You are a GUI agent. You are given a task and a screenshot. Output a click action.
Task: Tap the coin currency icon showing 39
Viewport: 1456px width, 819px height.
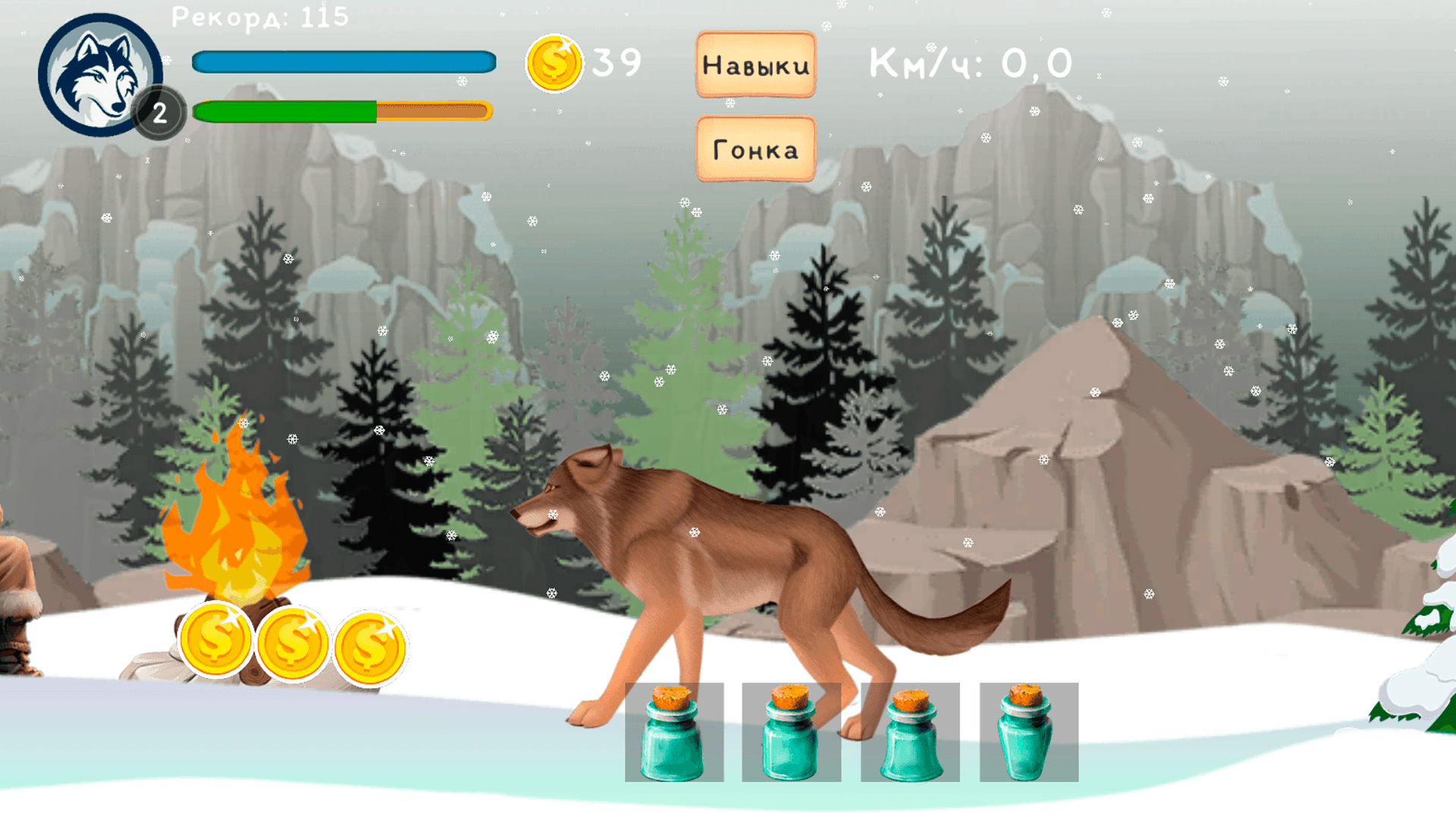(x=554, y=64)
